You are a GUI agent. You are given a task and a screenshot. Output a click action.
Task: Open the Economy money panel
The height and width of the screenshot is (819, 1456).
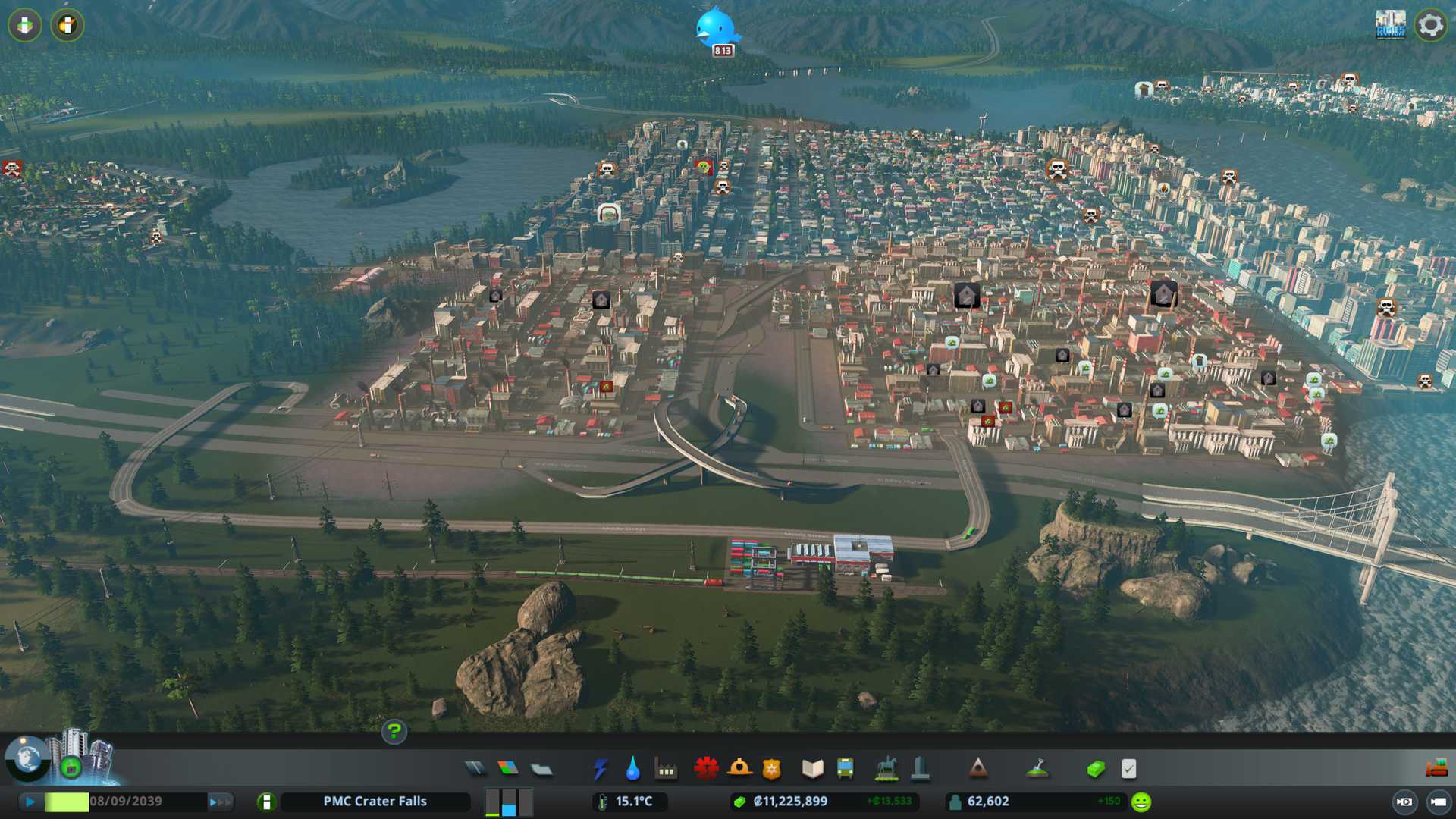(x=1095, y=769)
